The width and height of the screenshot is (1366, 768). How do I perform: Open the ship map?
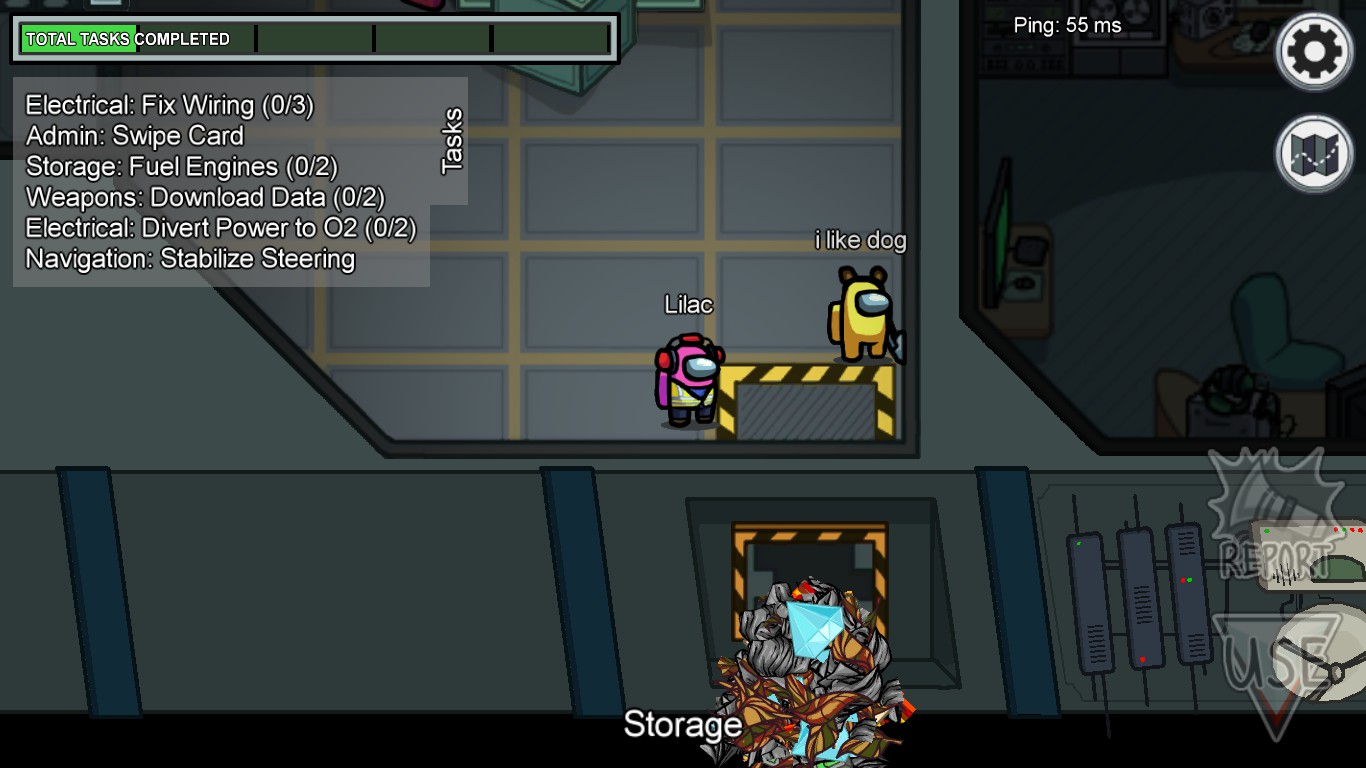click(1313, 155)
